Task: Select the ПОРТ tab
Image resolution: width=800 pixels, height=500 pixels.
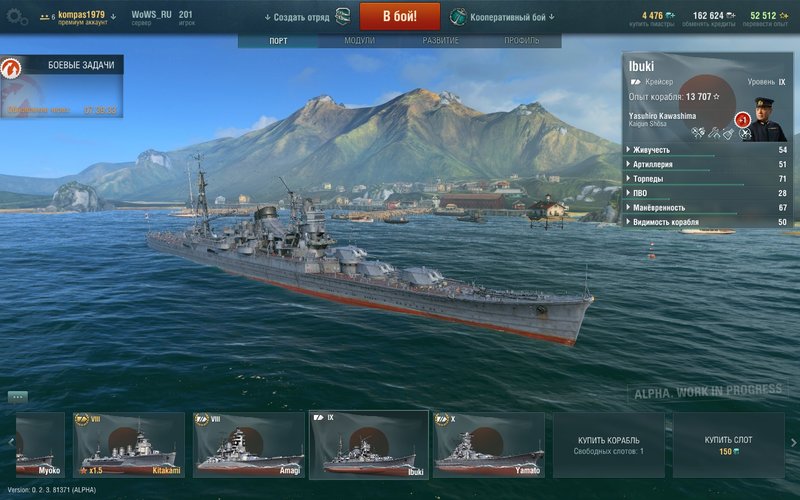Action: click(x=278, y=41)
